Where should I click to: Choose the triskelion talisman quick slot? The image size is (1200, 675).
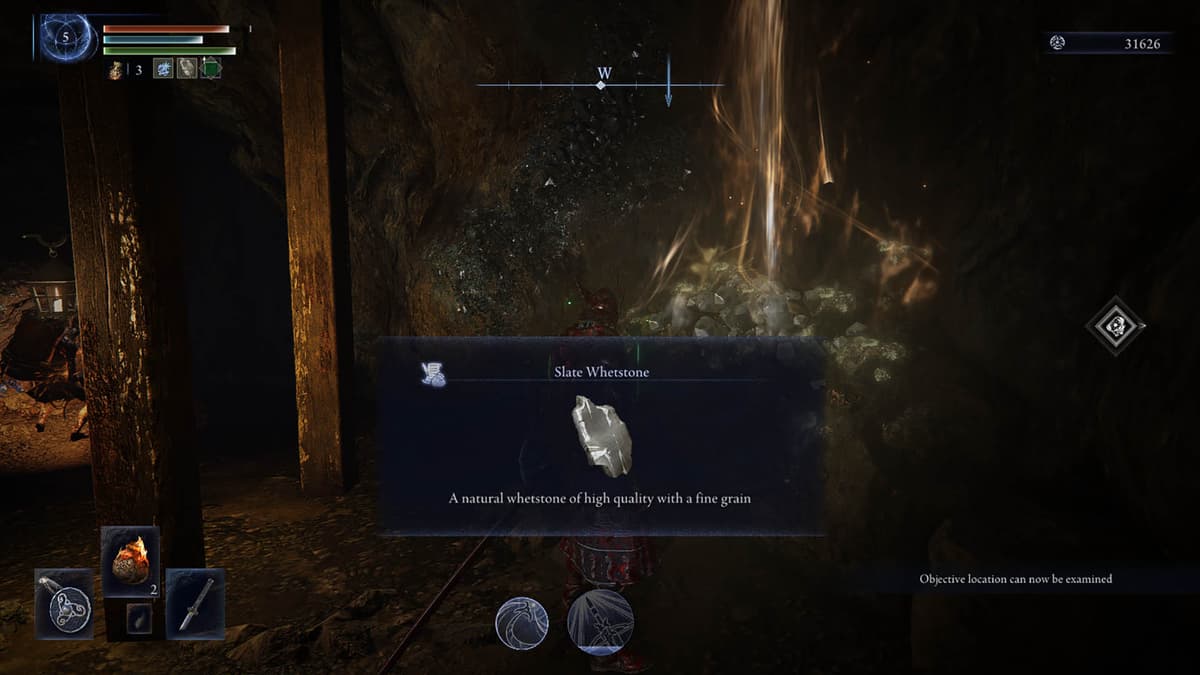point(65,603)
